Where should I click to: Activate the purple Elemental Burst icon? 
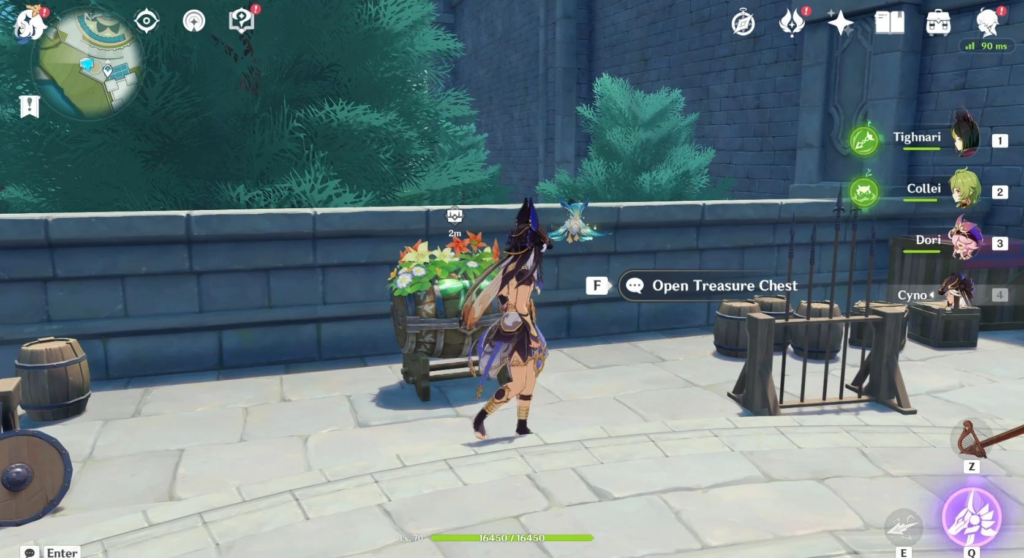971,517
